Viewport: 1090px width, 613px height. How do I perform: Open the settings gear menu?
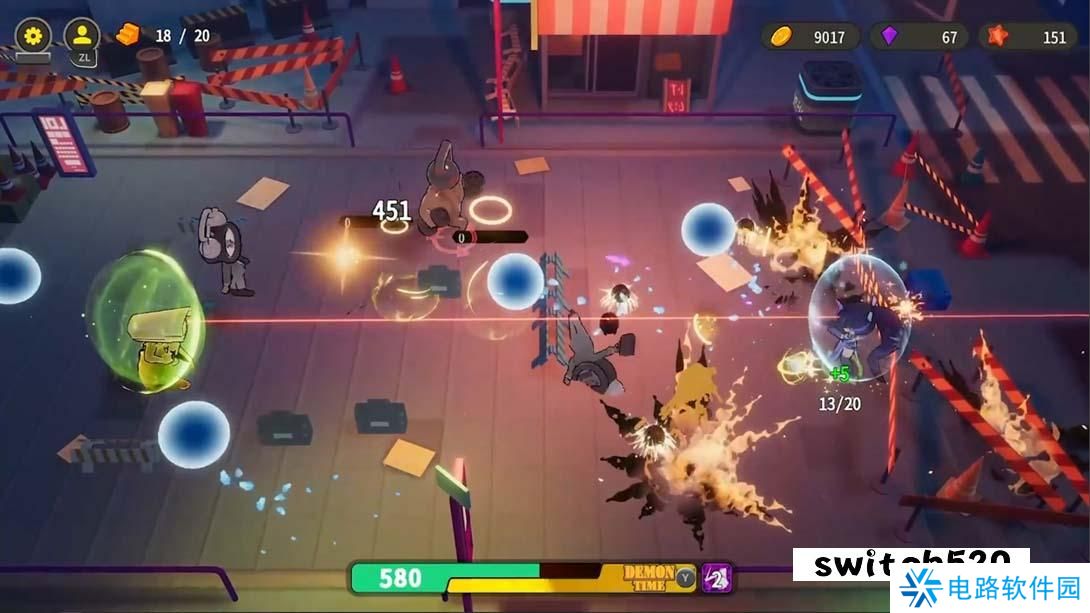[33, 36]
